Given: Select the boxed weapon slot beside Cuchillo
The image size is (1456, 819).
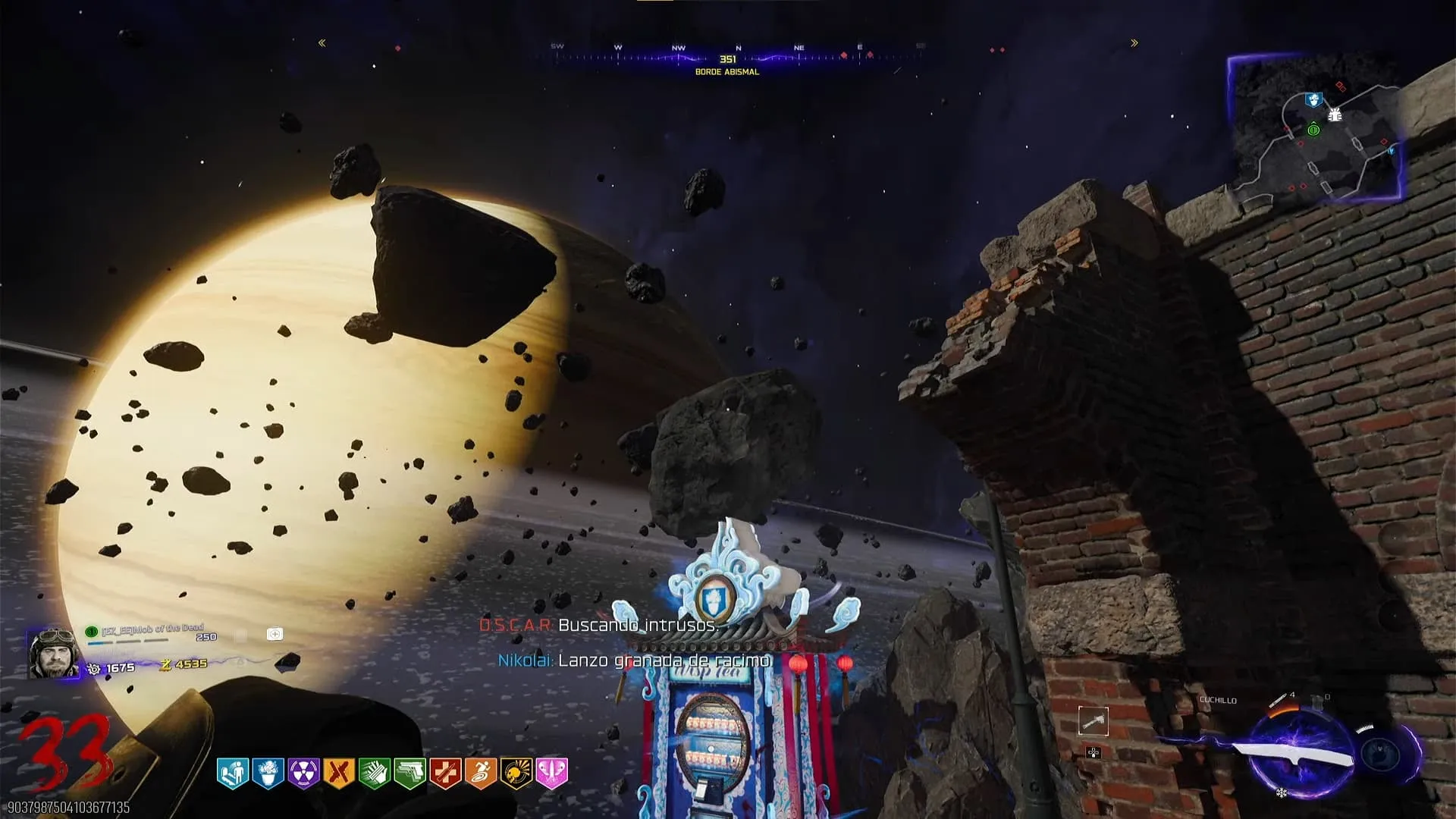Looking at the screenshot, I should click(x=1093, y=721).
